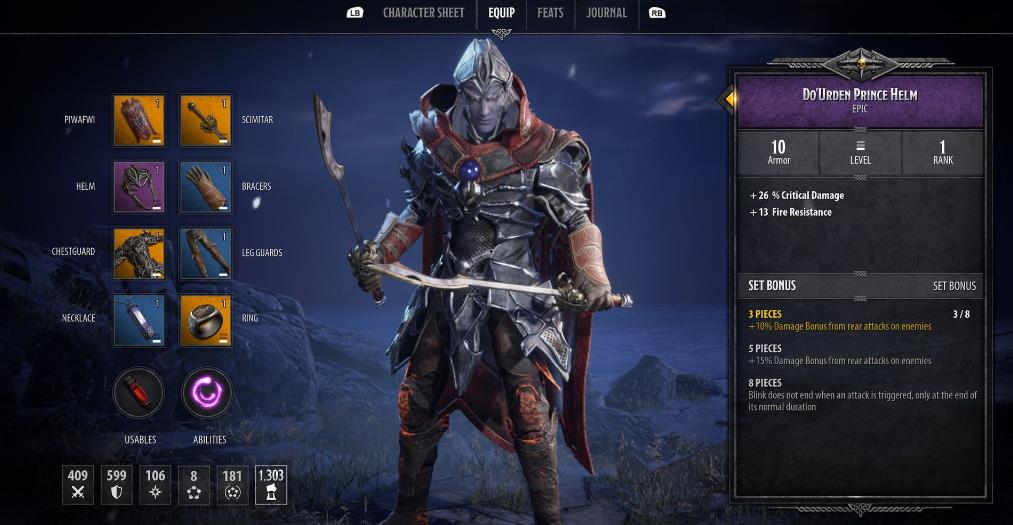This screenshot has height=525, width=1013.
Task: Switch to the Character Sheet tab
Action: [x=424, y=13]
